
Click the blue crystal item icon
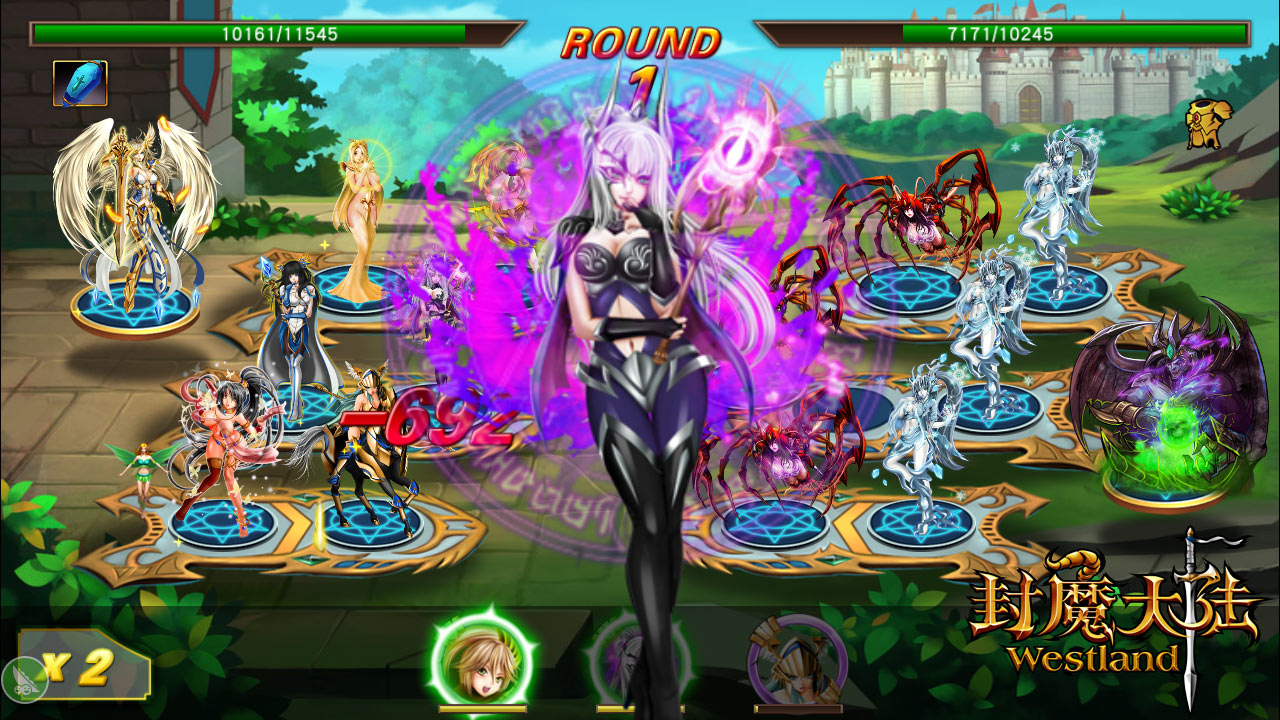80,84
